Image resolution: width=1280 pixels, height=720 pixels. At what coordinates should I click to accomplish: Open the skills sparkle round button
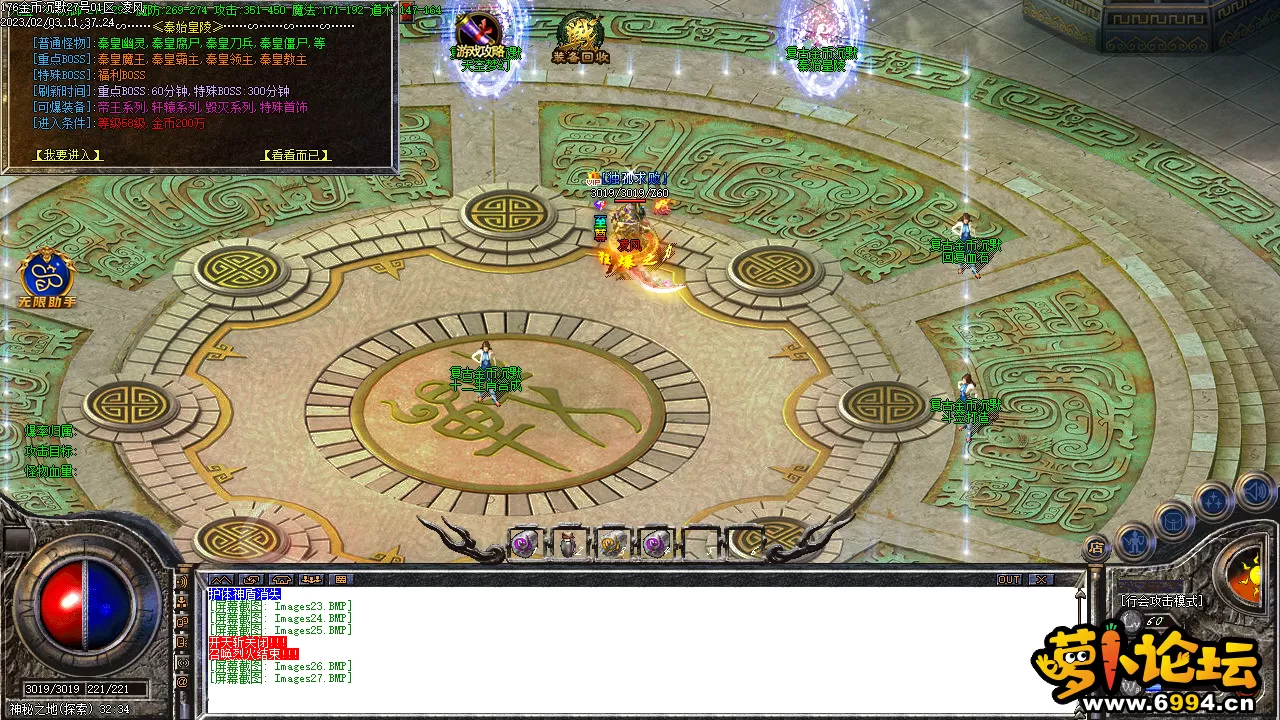(1213, 500)
